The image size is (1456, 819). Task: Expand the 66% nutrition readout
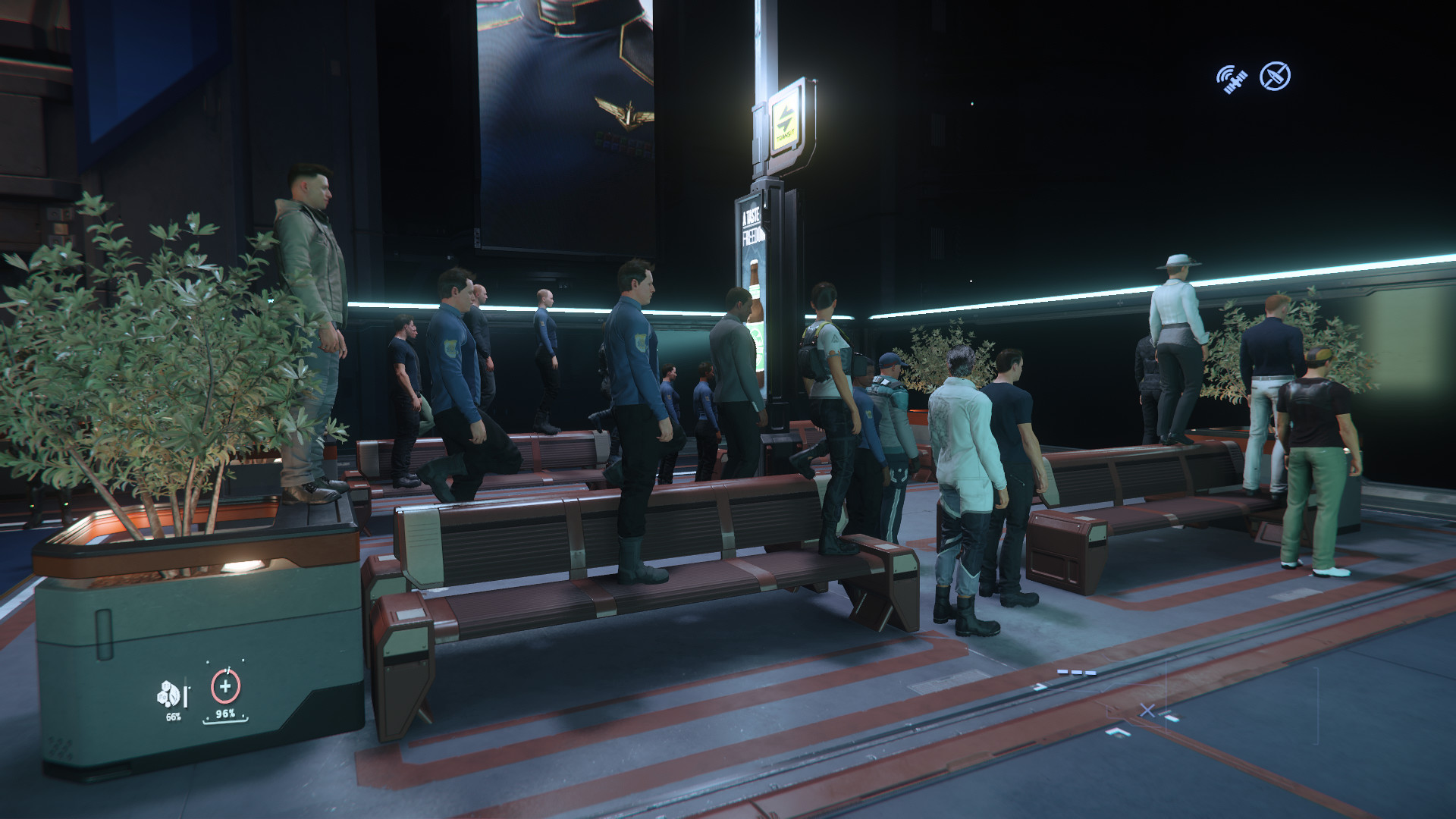[172, 717]
